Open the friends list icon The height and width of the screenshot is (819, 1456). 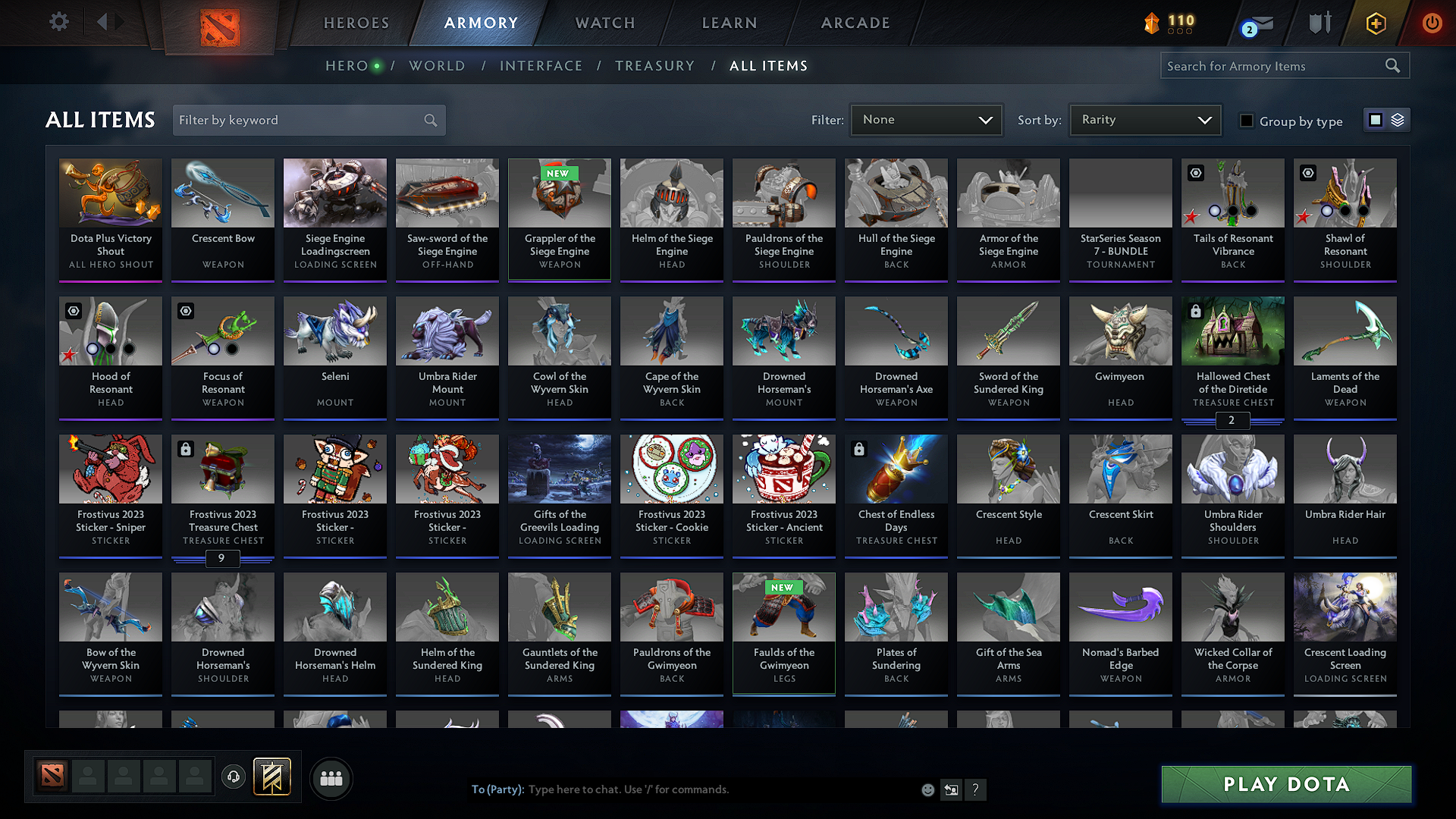pos(331,777)
